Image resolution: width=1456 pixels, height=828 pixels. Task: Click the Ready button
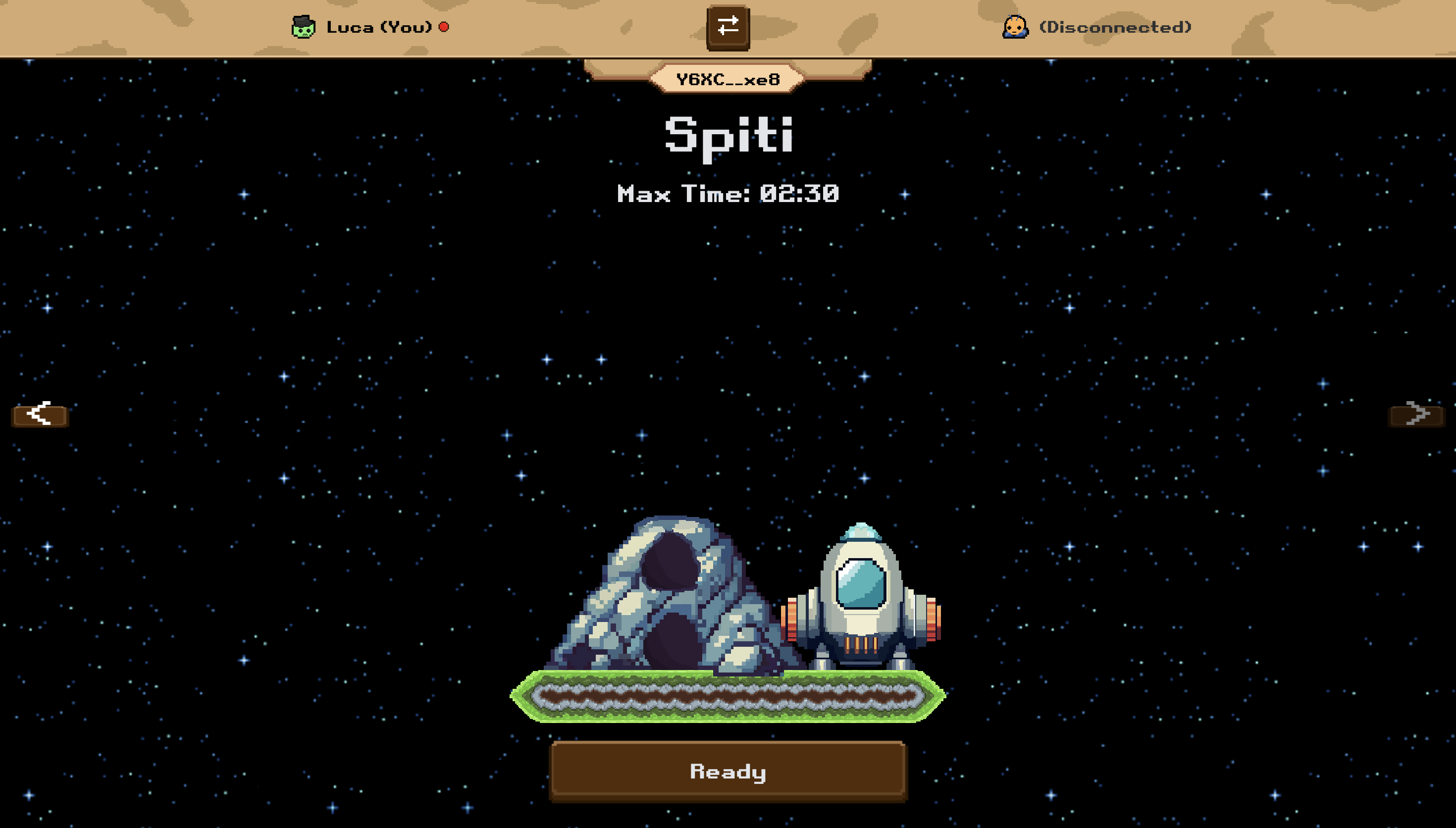coord(728,771)
